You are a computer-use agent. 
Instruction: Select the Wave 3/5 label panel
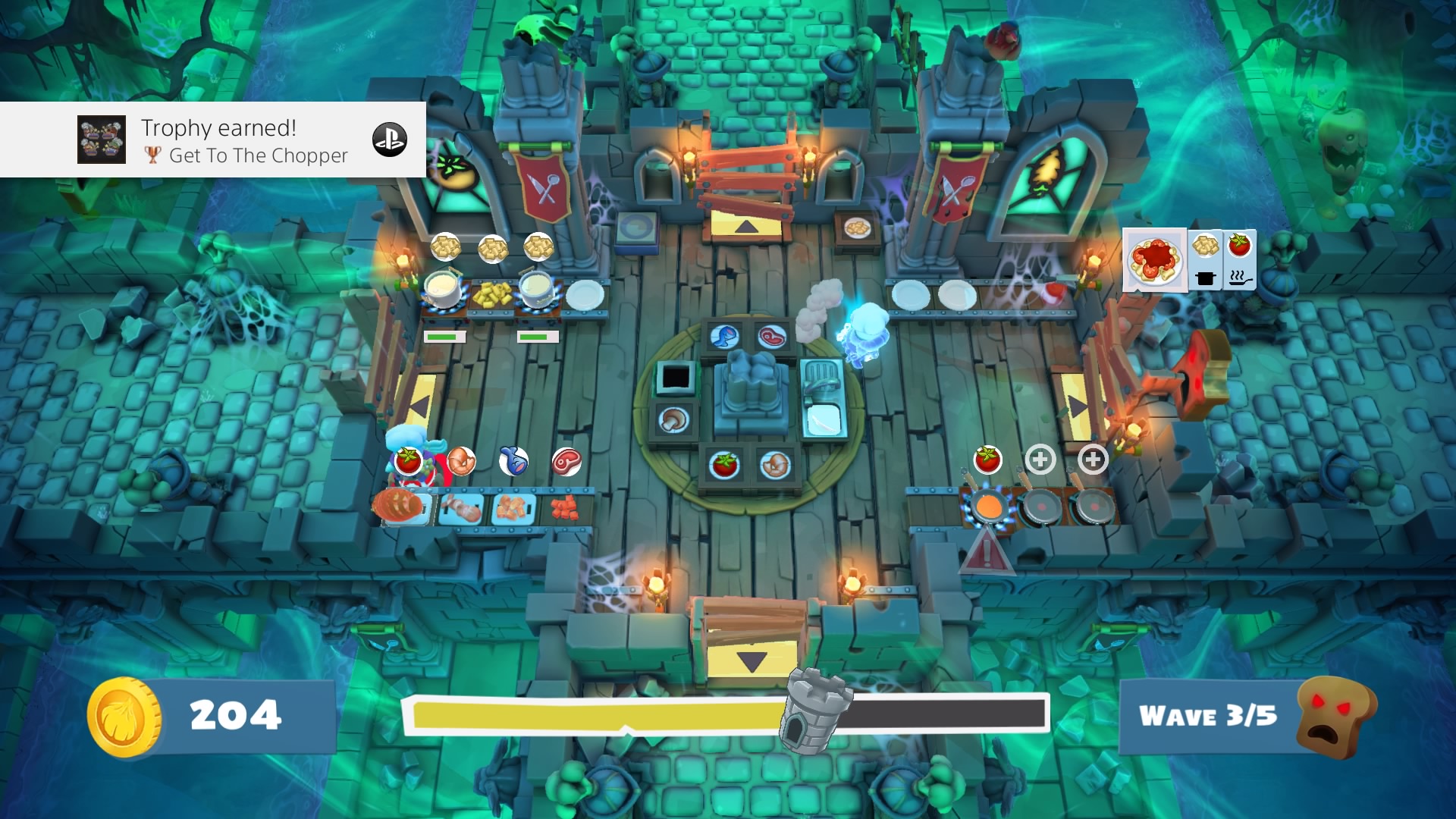(1211, 716)
